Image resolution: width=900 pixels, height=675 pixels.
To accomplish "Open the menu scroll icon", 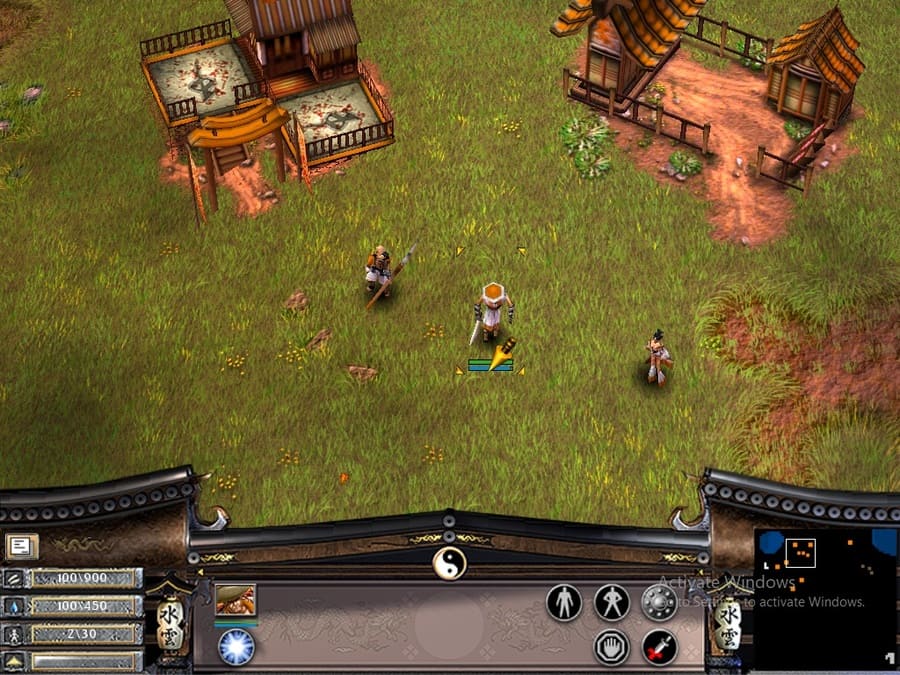I will [20, 546].
